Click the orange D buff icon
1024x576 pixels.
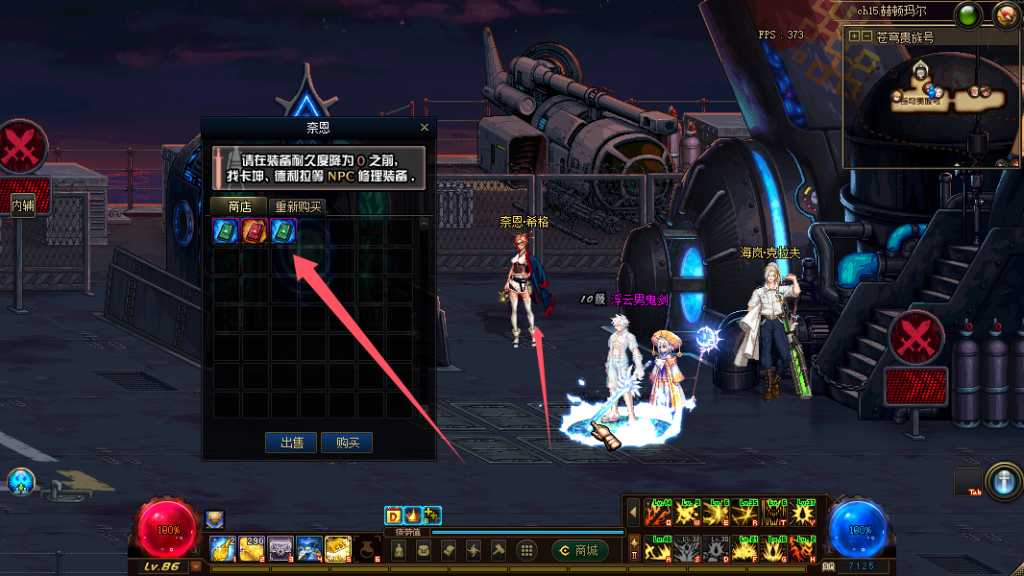pos(393,516)
